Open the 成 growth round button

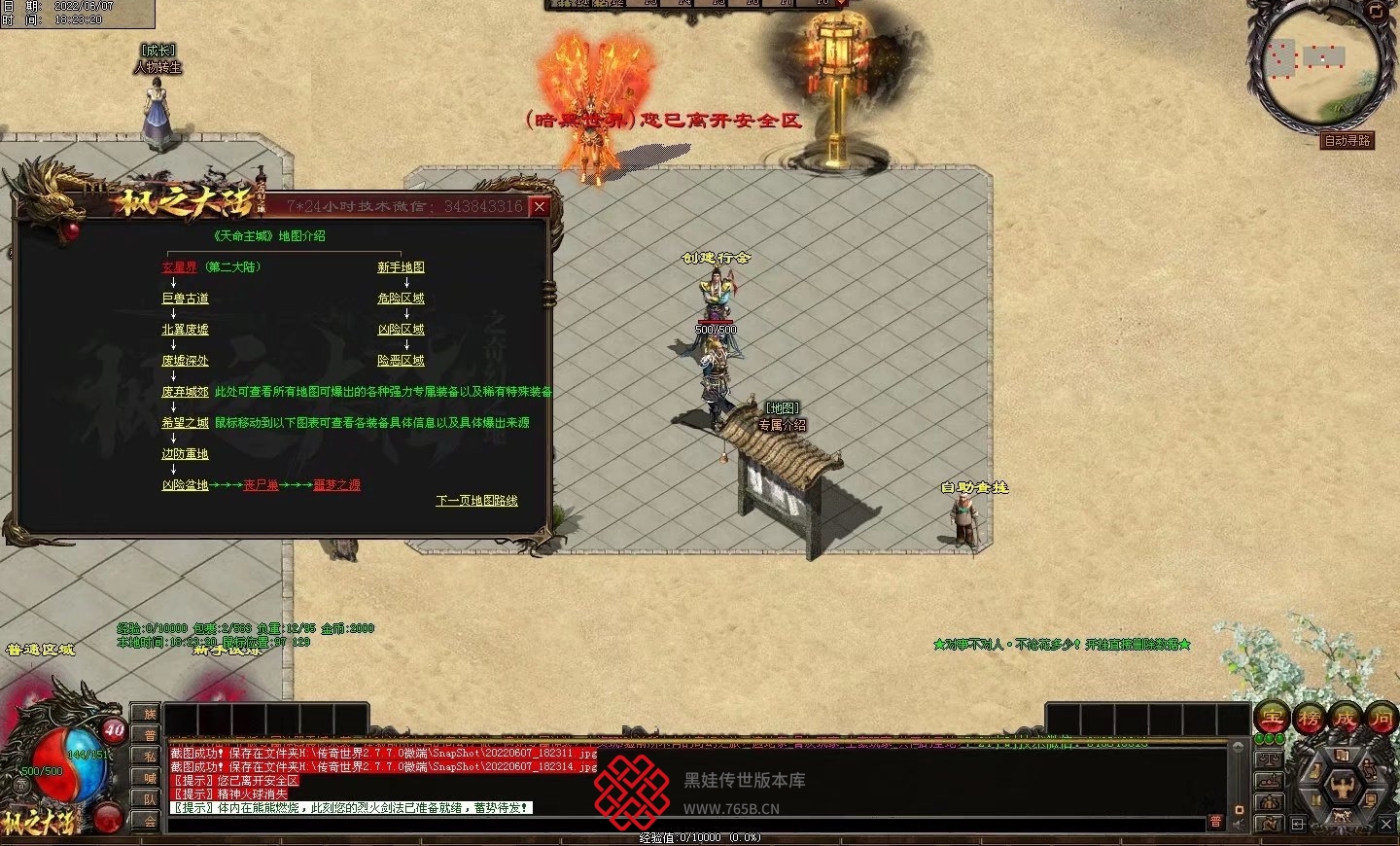[x=1346, y=718]
